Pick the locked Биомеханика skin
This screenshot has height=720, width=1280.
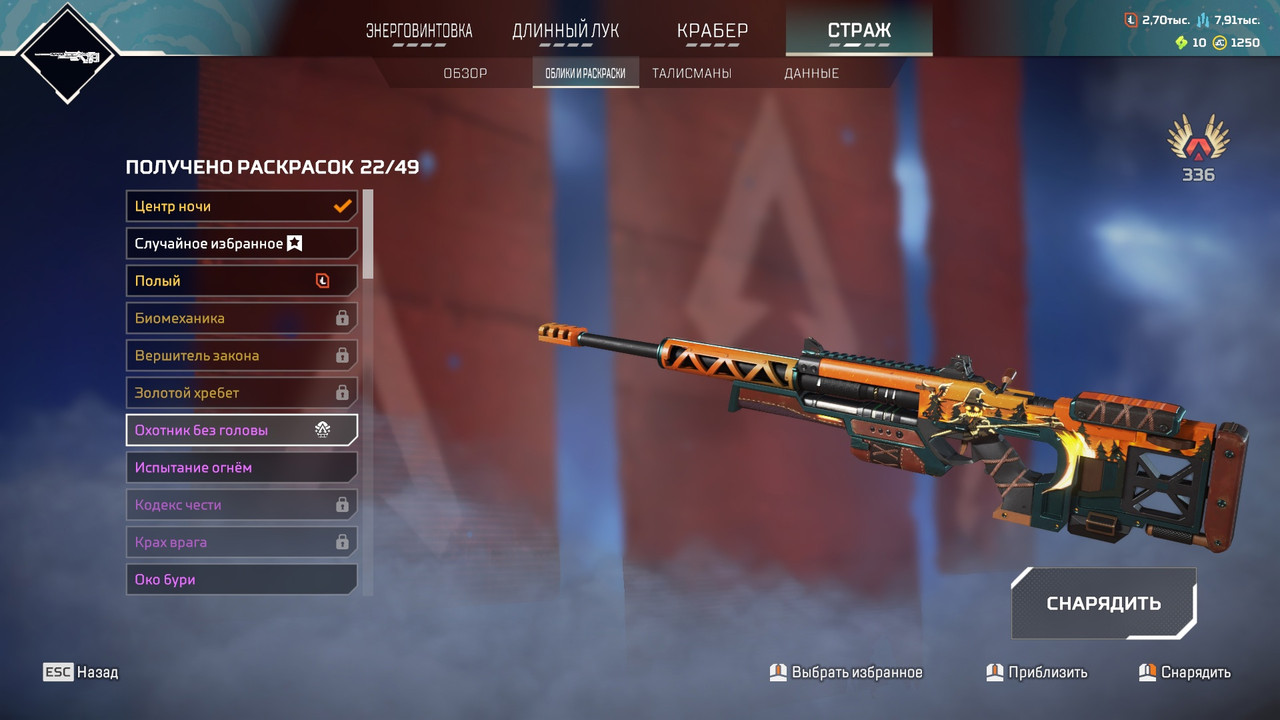241,318
